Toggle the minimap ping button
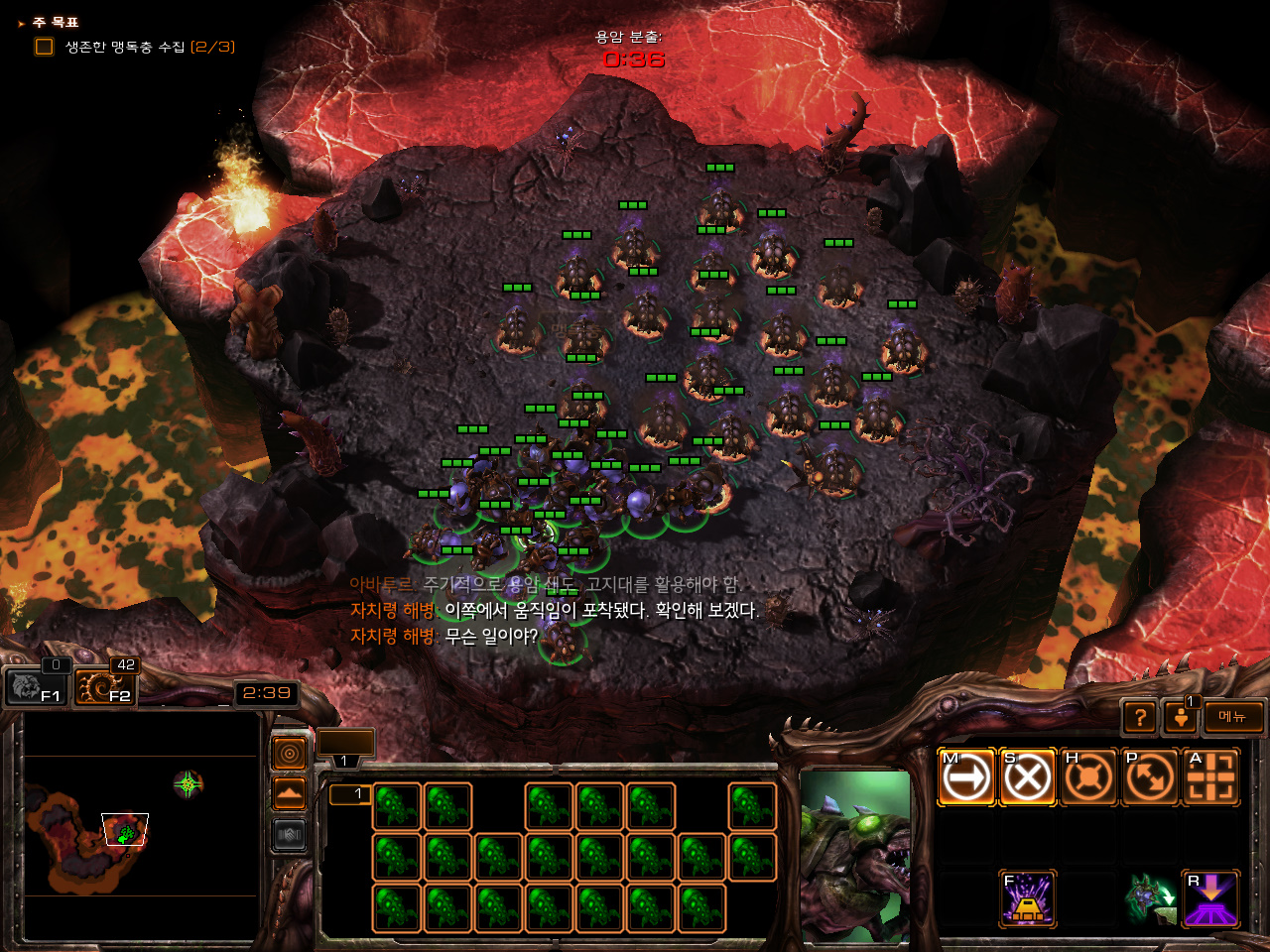1270x952 pixels. pos(289,755)
